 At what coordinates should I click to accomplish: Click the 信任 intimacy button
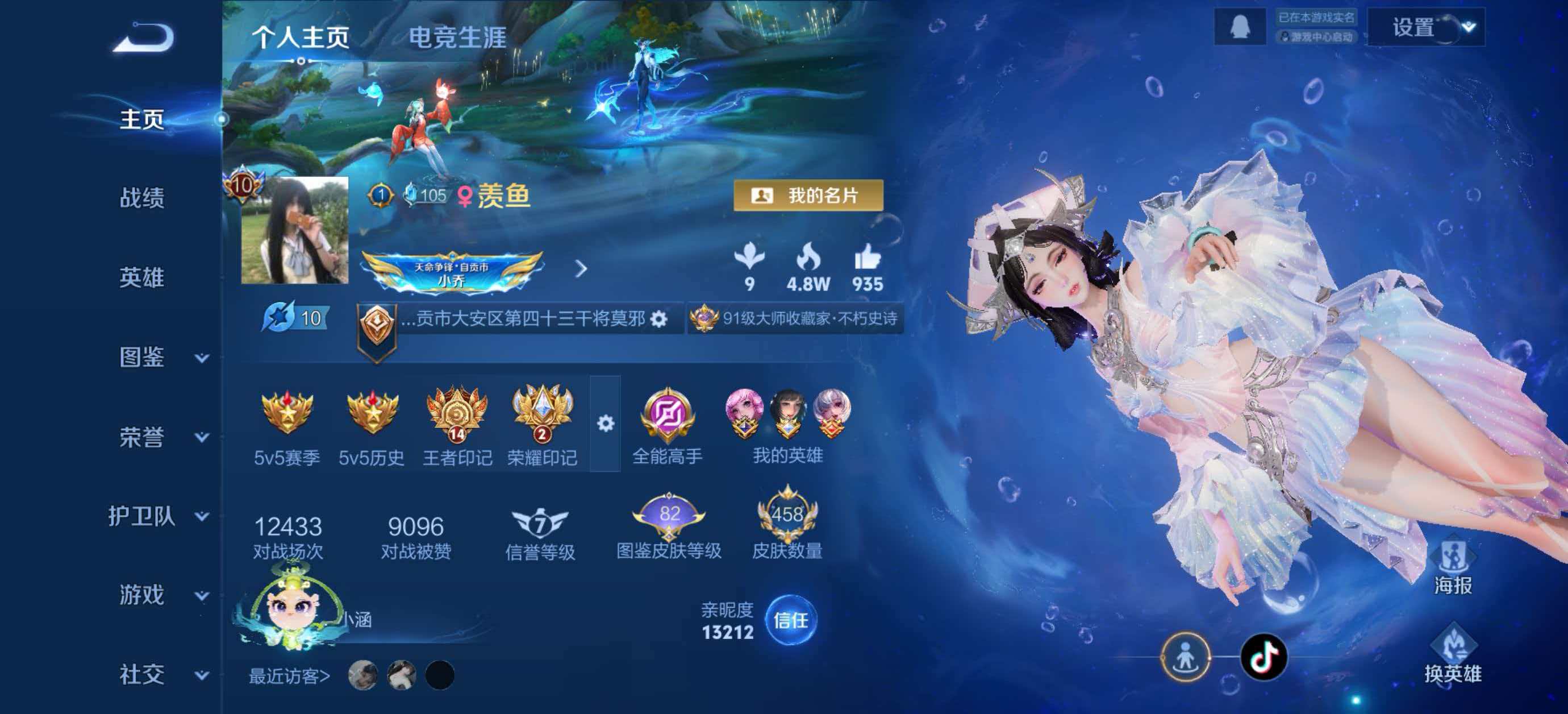[x=790, y=621]
